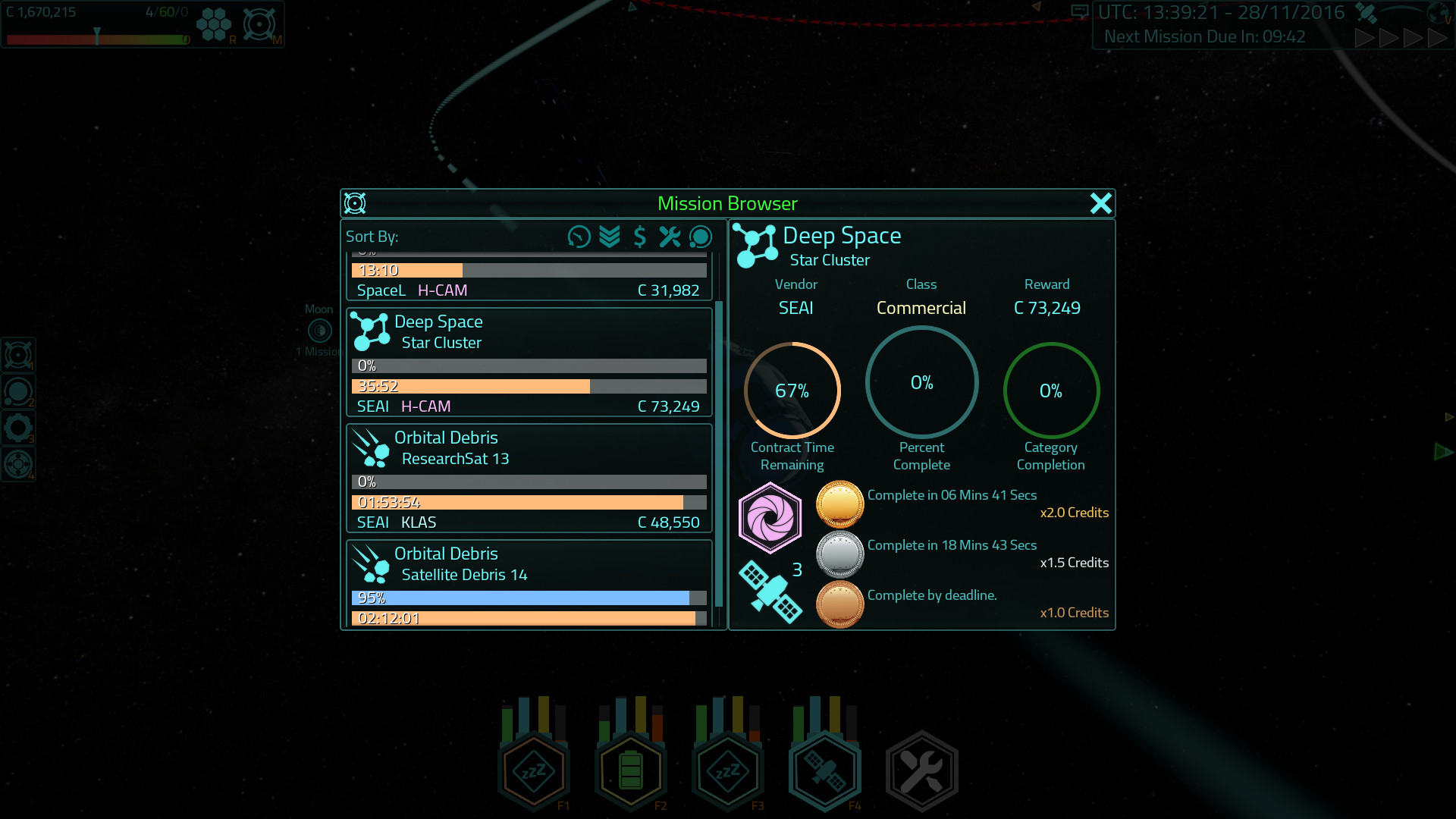Select the Orbital Debris ResearchSat 13 mission
Image resolution: width=1456 pixels, height=819 pixels.
point(529,479)
